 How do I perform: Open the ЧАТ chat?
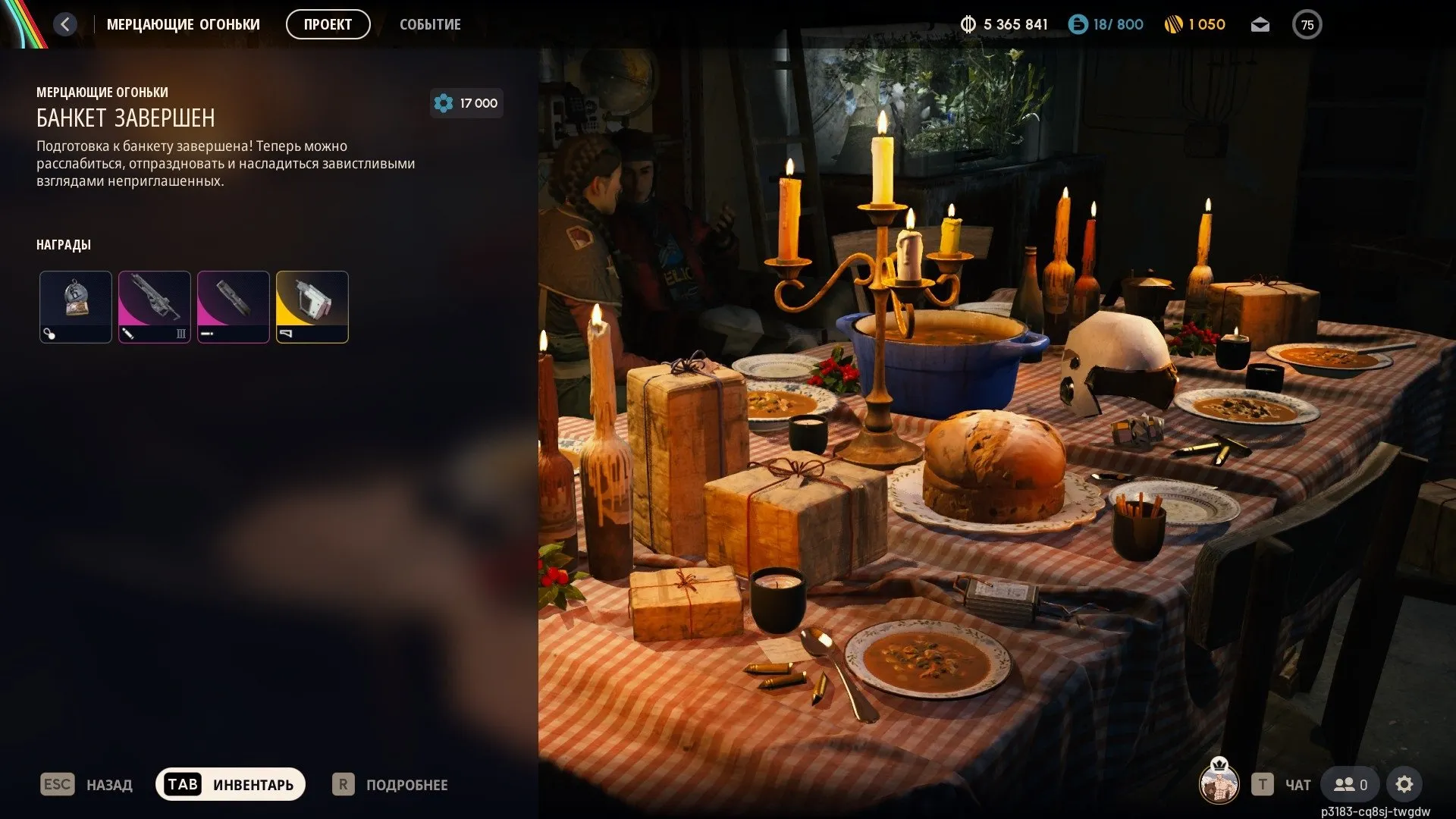[x=1282, y=784]
